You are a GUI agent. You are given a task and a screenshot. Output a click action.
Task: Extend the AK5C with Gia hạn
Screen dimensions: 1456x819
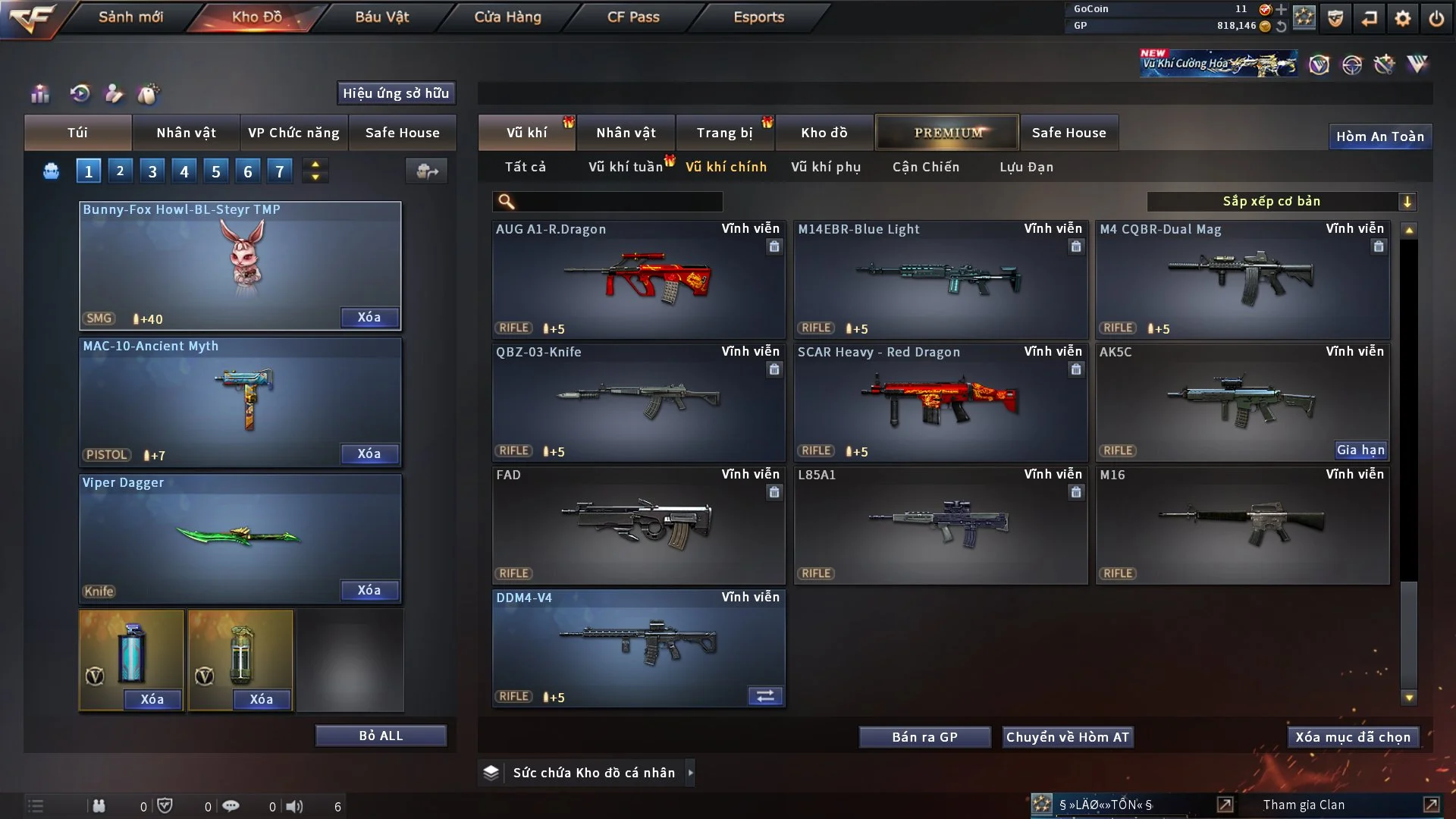coord(1360,450)
